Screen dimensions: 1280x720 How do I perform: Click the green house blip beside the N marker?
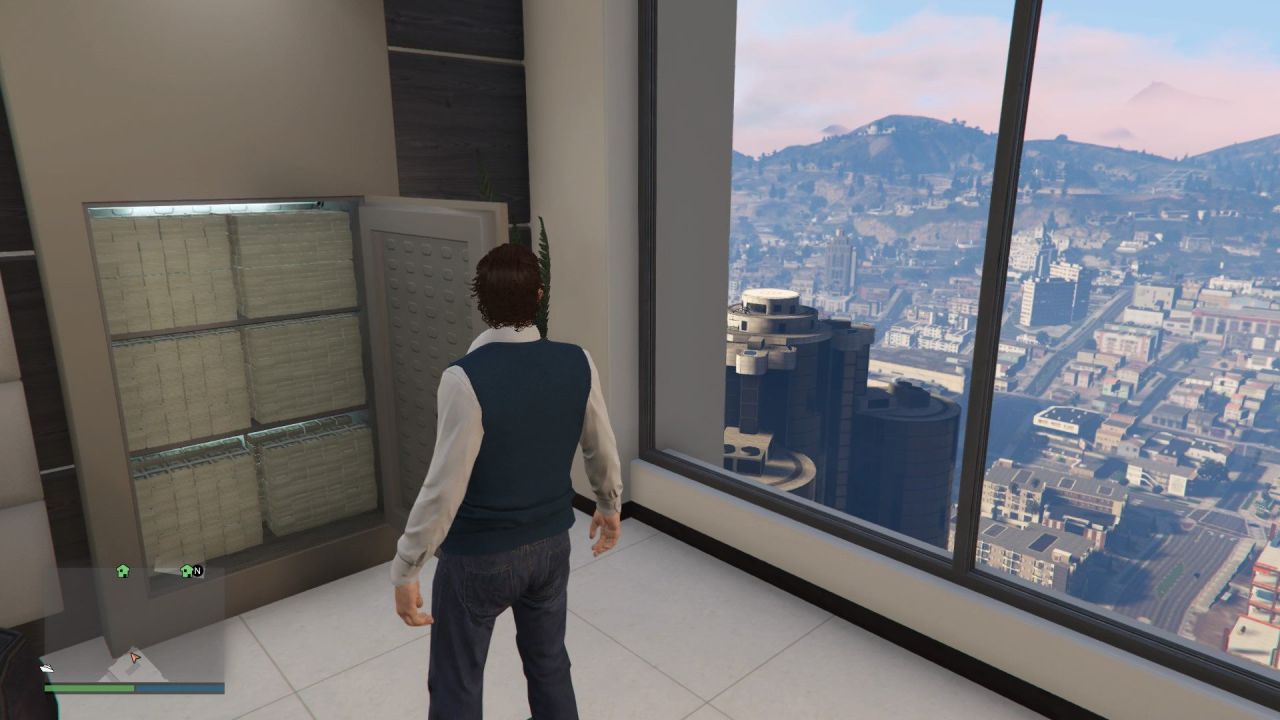pyautogui.click(x=185, y=571)
